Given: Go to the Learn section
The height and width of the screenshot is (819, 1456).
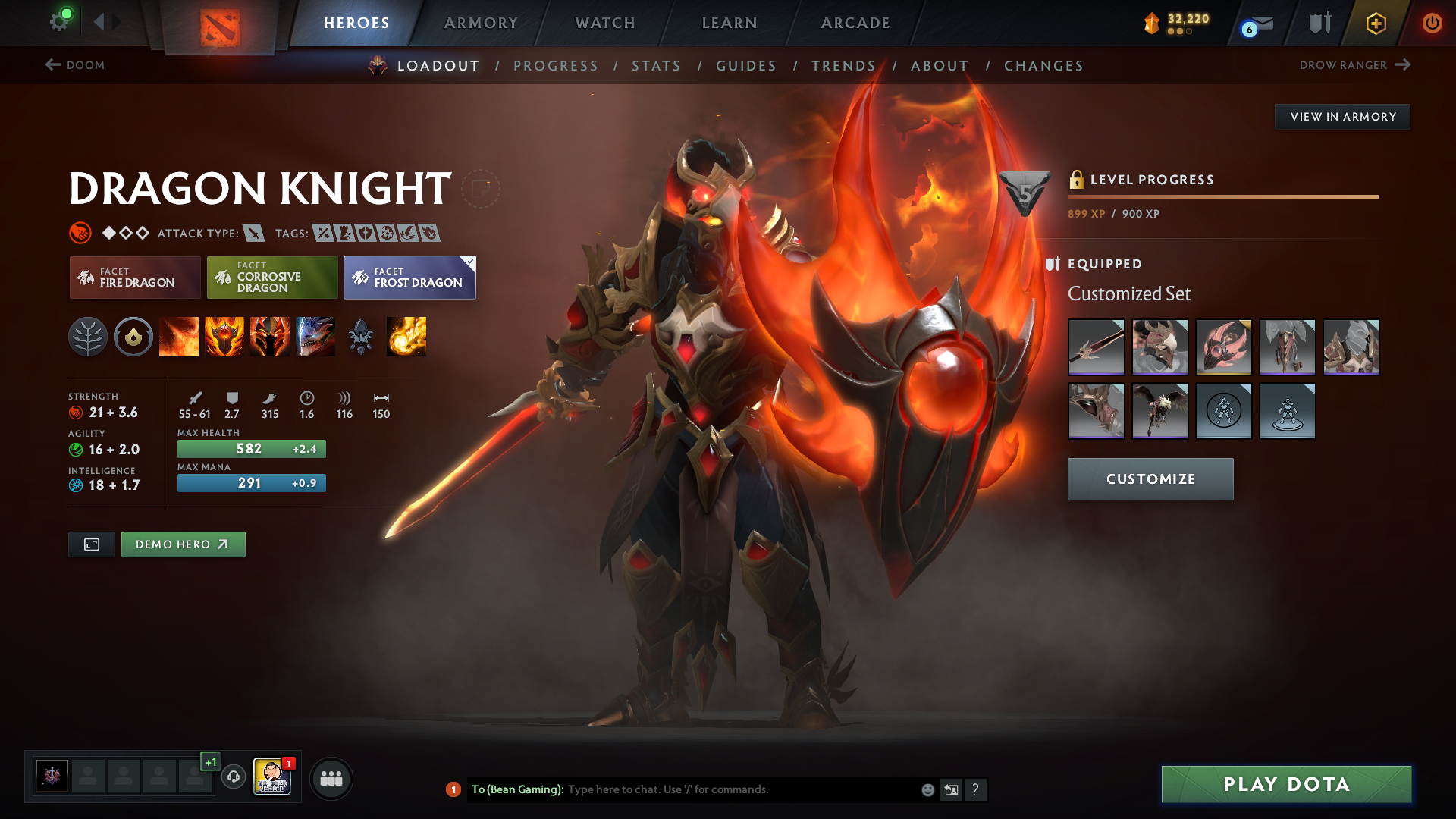Looking at the screenshot, I should (730, 23).
